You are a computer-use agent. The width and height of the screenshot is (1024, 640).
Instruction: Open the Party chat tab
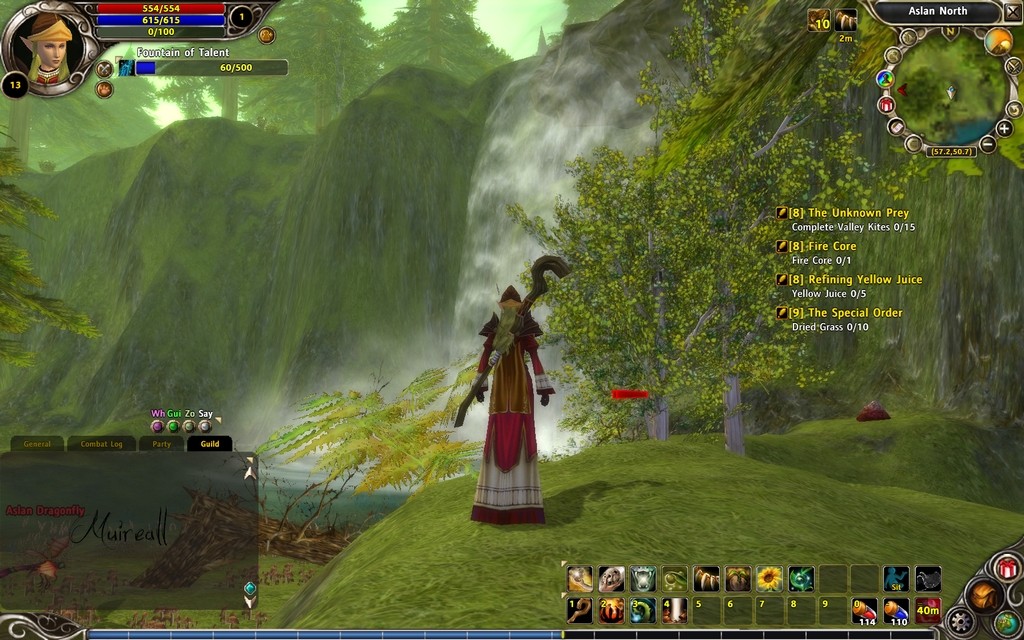coord(161,444)
